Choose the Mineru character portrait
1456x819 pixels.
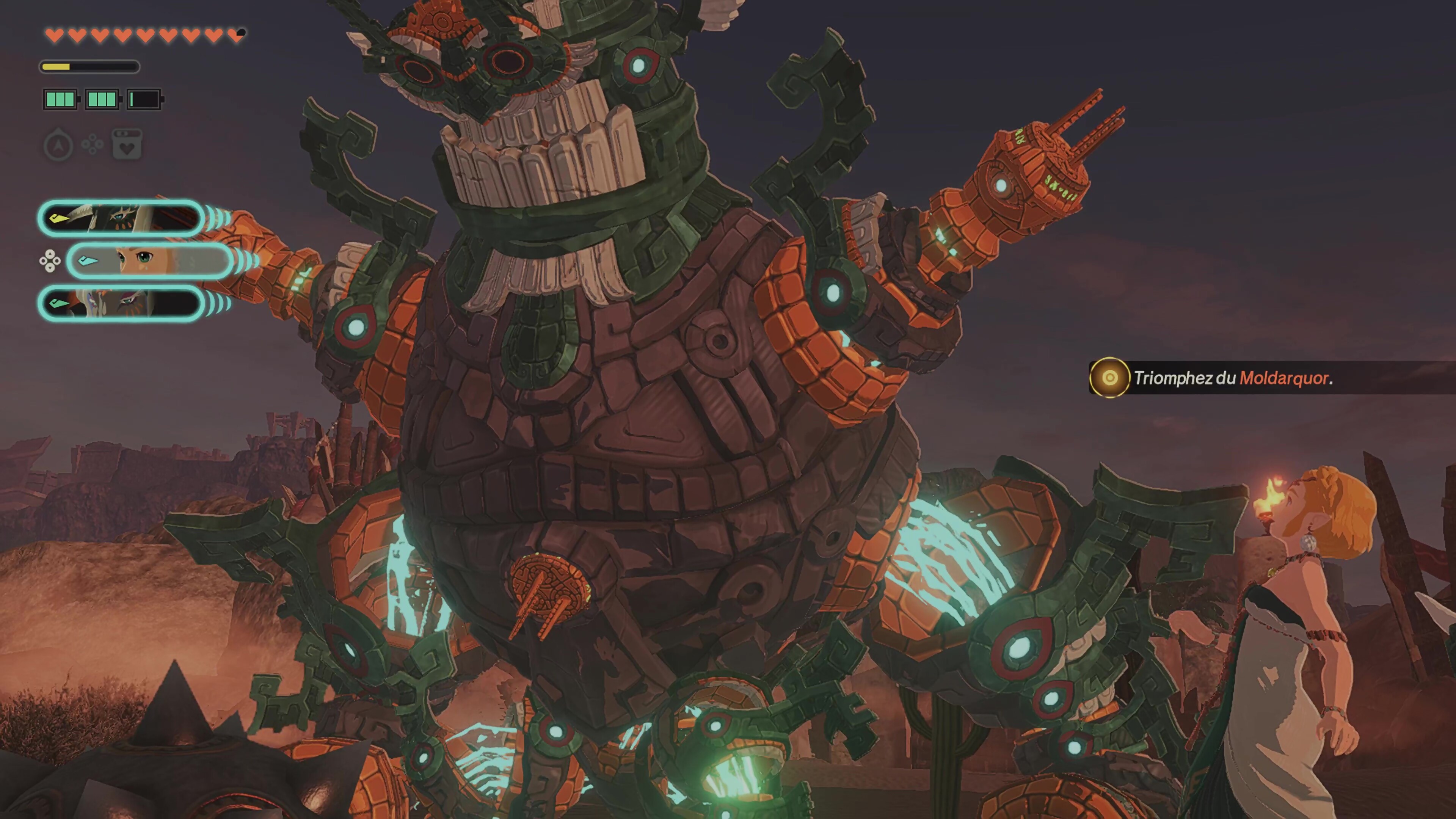click(x=121, y=303)
